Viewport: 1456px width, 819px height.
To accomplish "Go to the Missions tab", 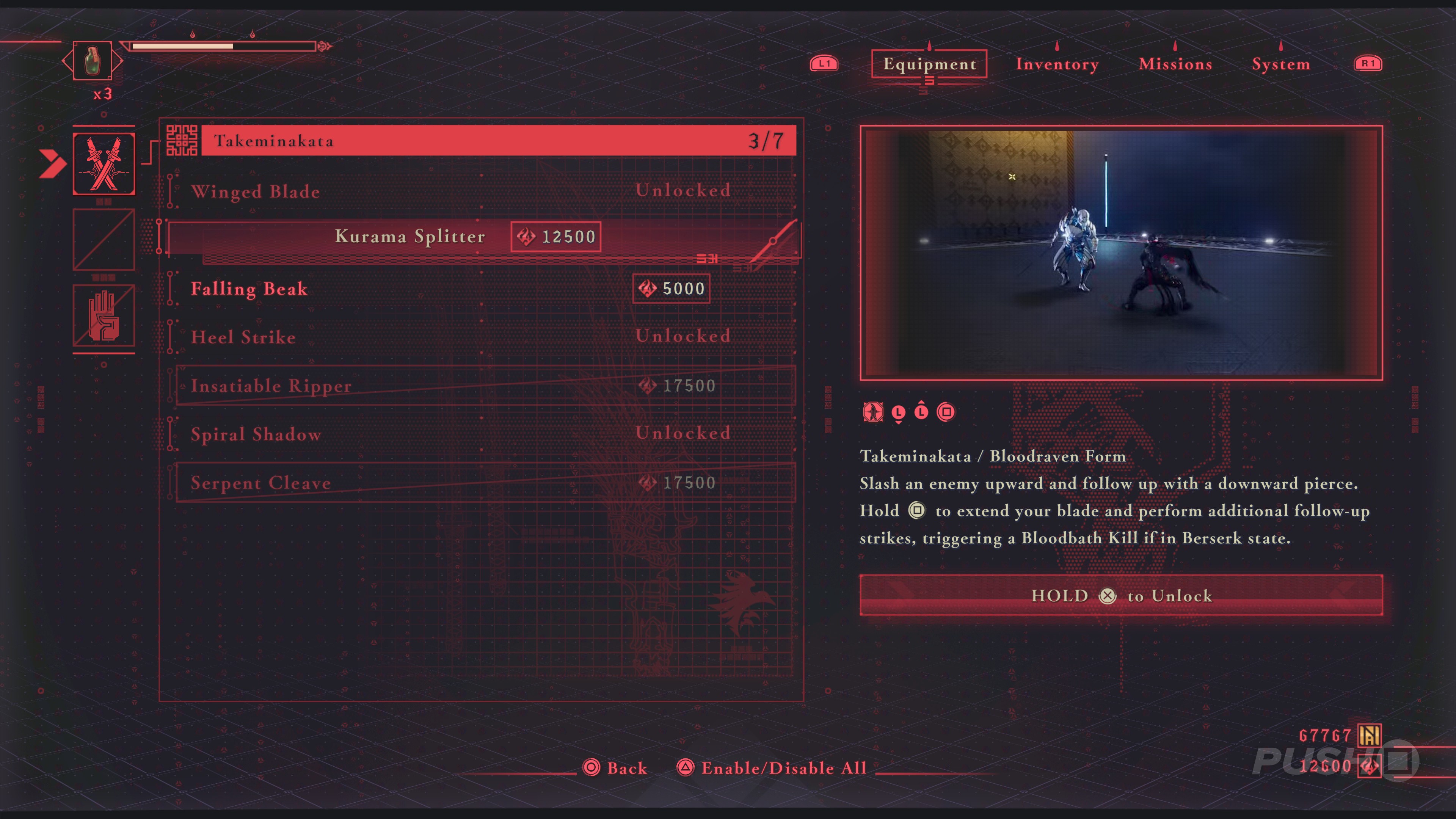I will [x=1175, y=64].
